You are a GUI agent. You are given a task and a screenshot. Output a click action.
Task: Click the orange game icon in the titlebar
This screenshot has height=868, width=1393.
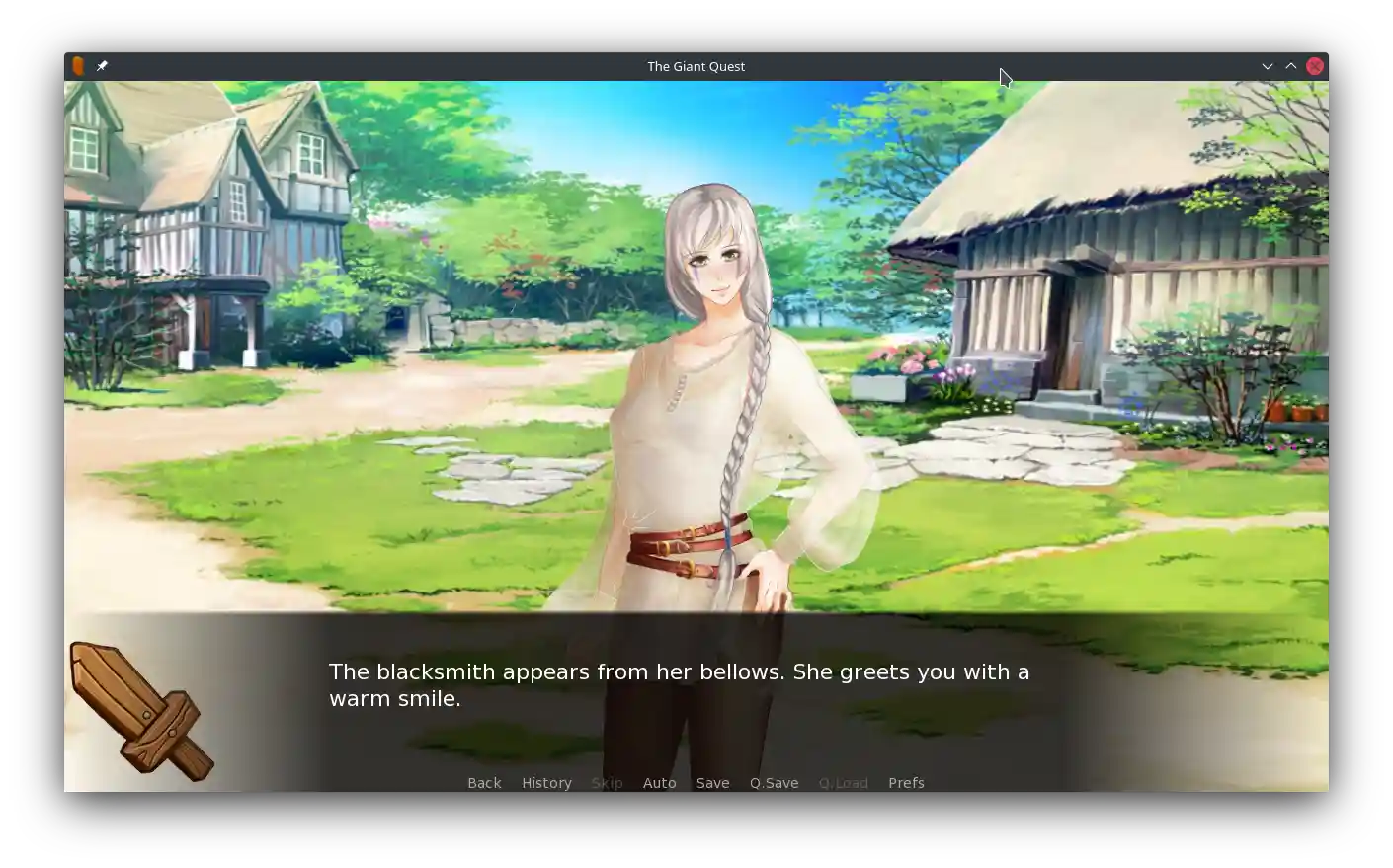coord(77,65)
